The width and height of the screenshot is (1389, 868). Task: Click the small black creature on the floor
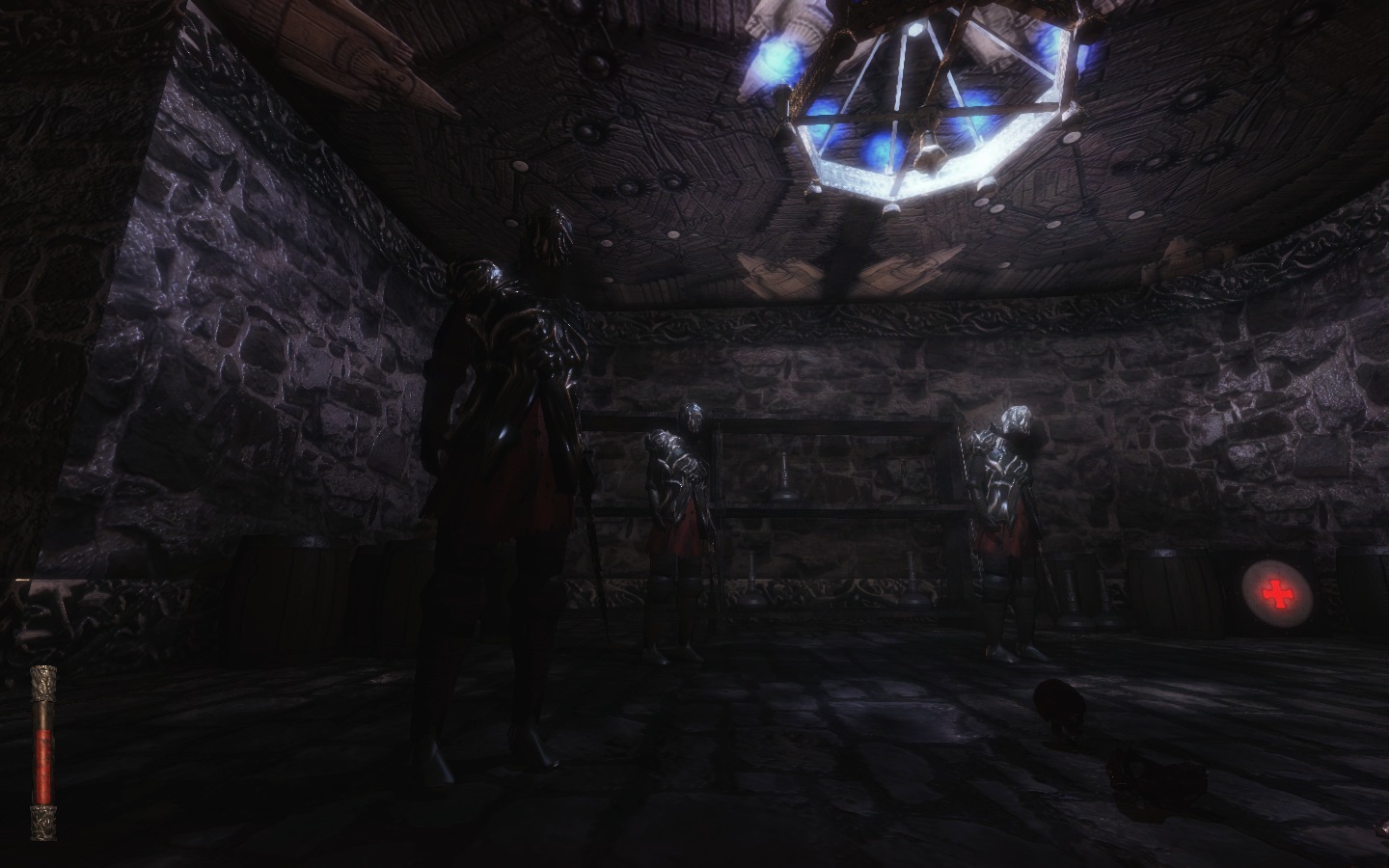click(x=1059, y=704)
